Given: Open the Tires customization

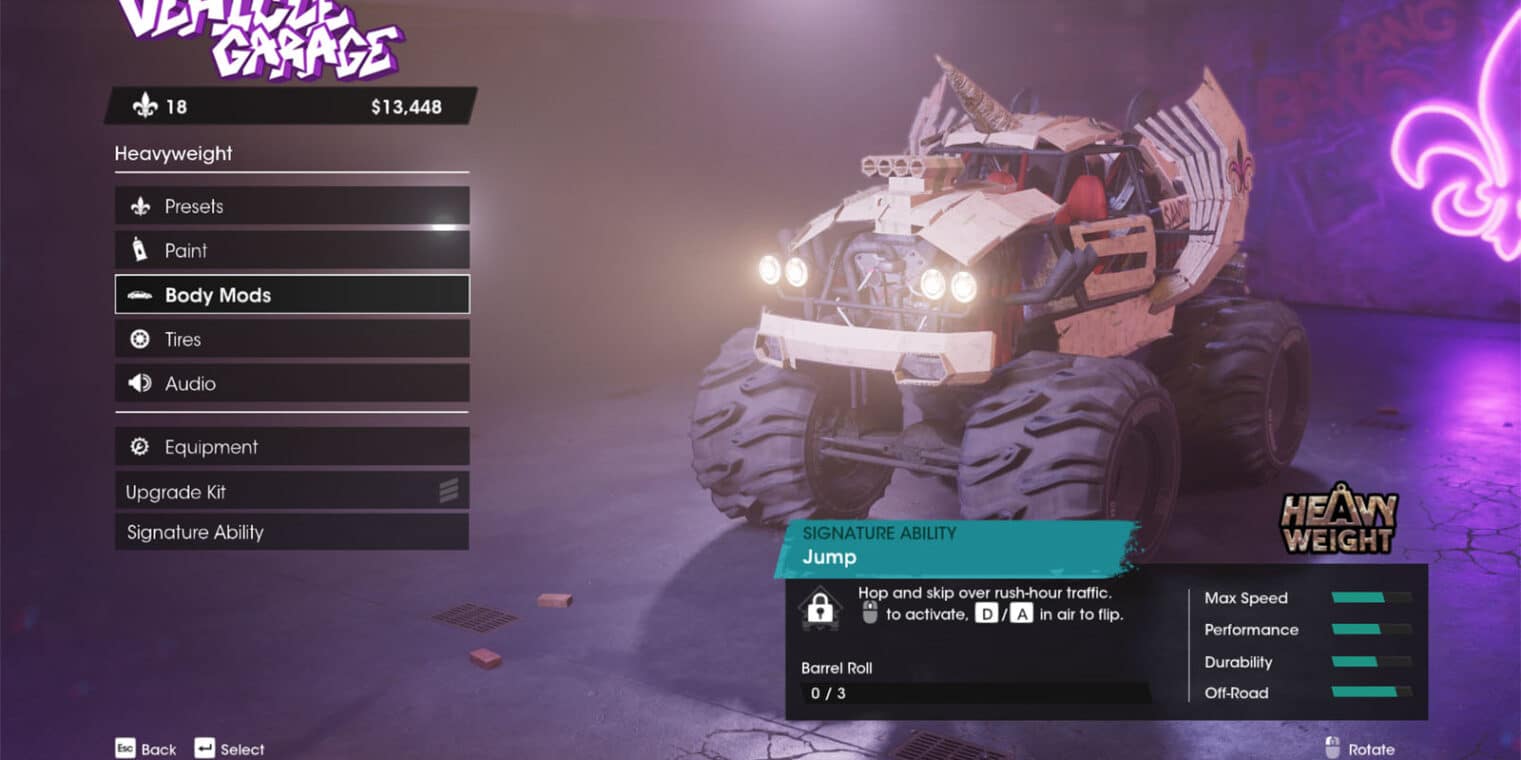Looking at the screenshot, I should point(291,339).
